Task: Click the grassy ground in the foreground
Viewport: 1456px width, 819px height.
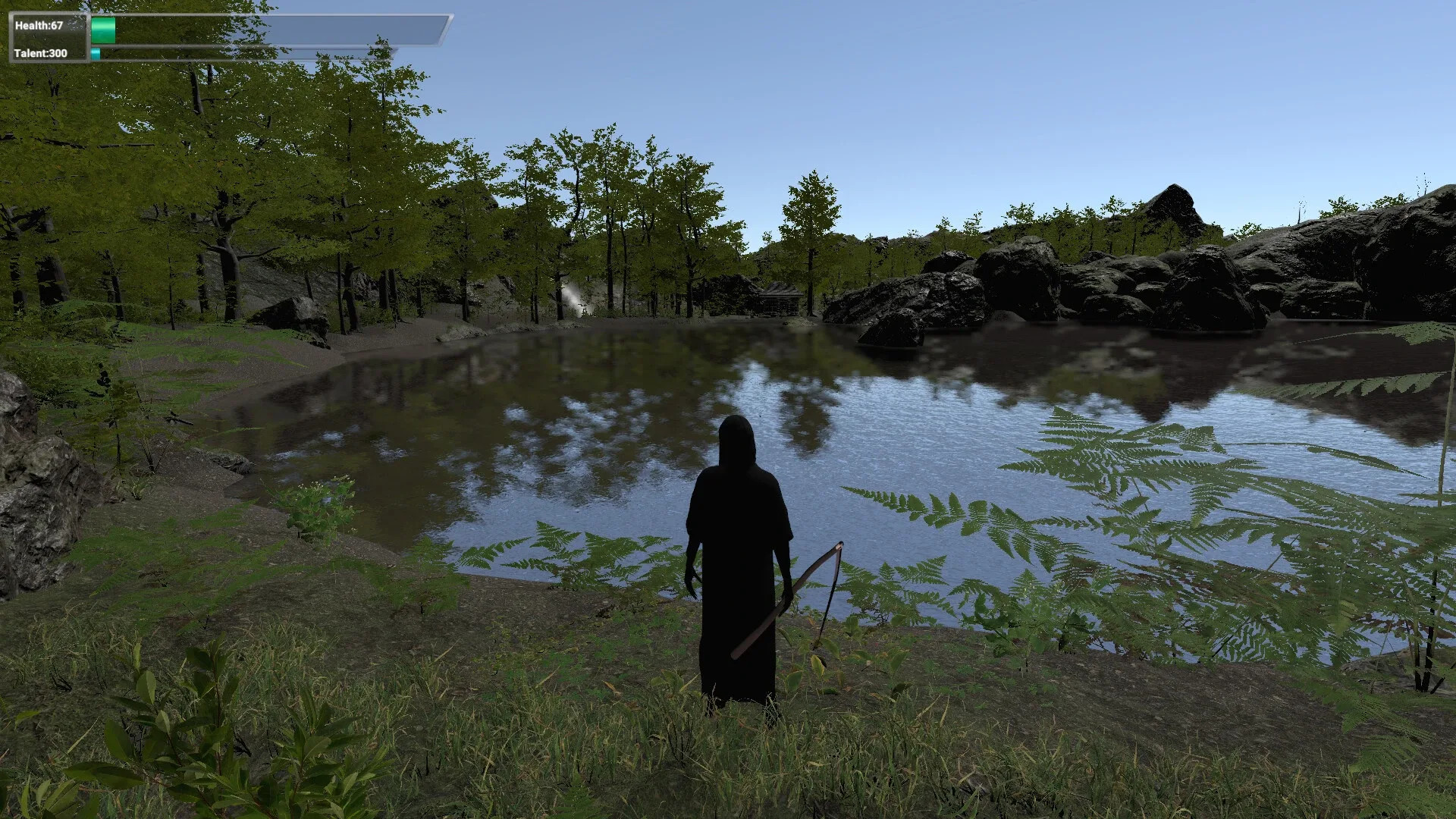Action: point(455,758)
